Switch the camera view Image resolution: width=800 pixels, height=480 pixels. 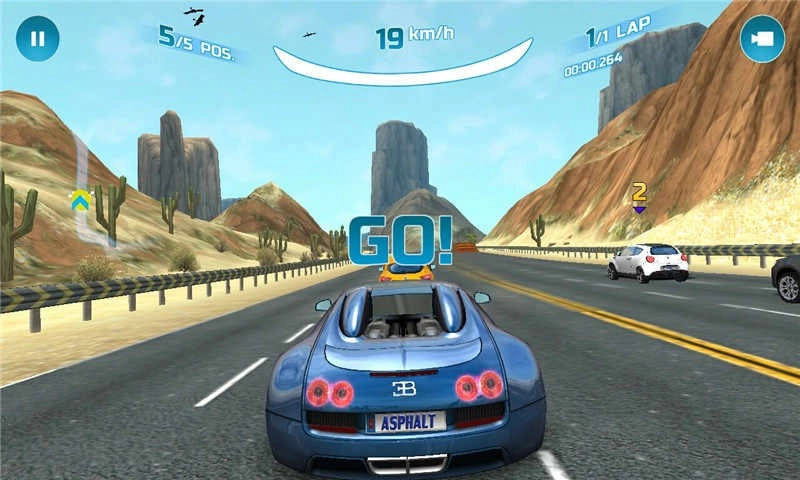(x=762, y=39)
